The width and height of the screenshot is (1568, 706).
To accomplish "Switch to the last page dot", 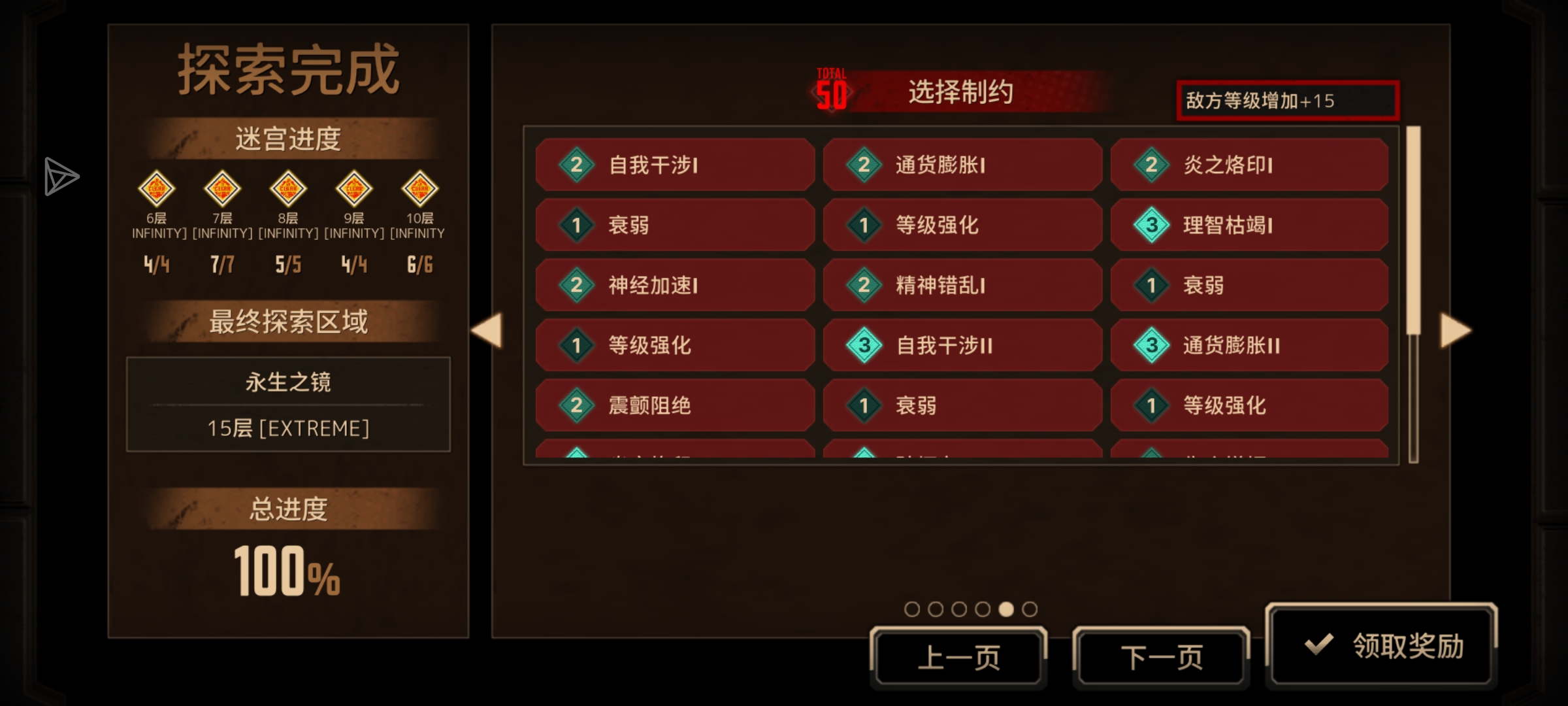I will point(1031,608).
